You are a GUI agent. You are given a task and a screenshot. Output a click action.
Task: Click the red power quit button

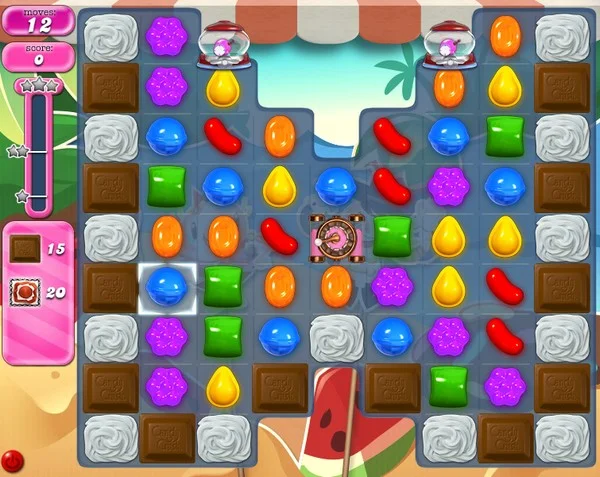13,461
